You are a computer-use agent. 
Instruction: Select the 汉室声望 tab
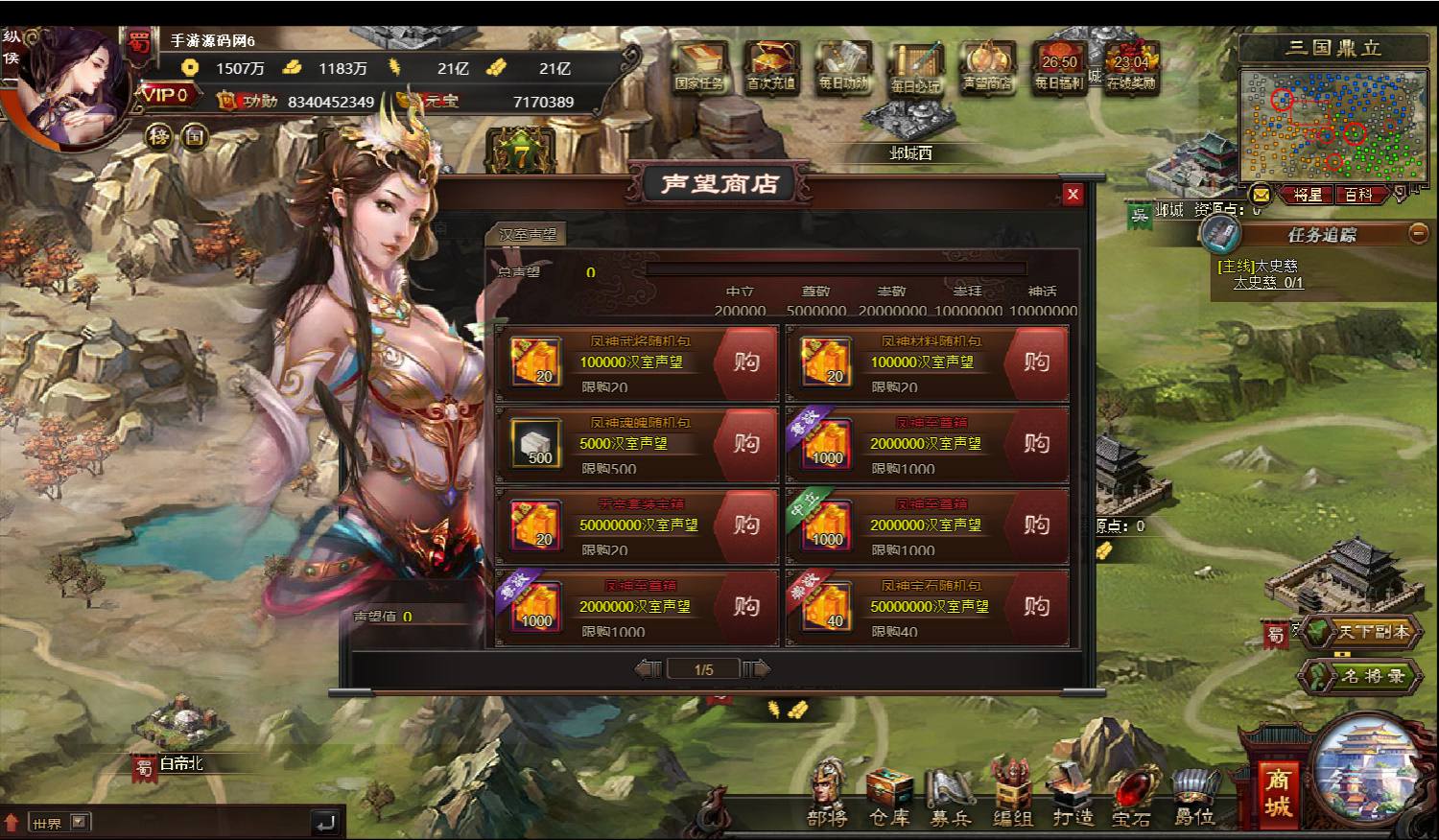(528, 234)
